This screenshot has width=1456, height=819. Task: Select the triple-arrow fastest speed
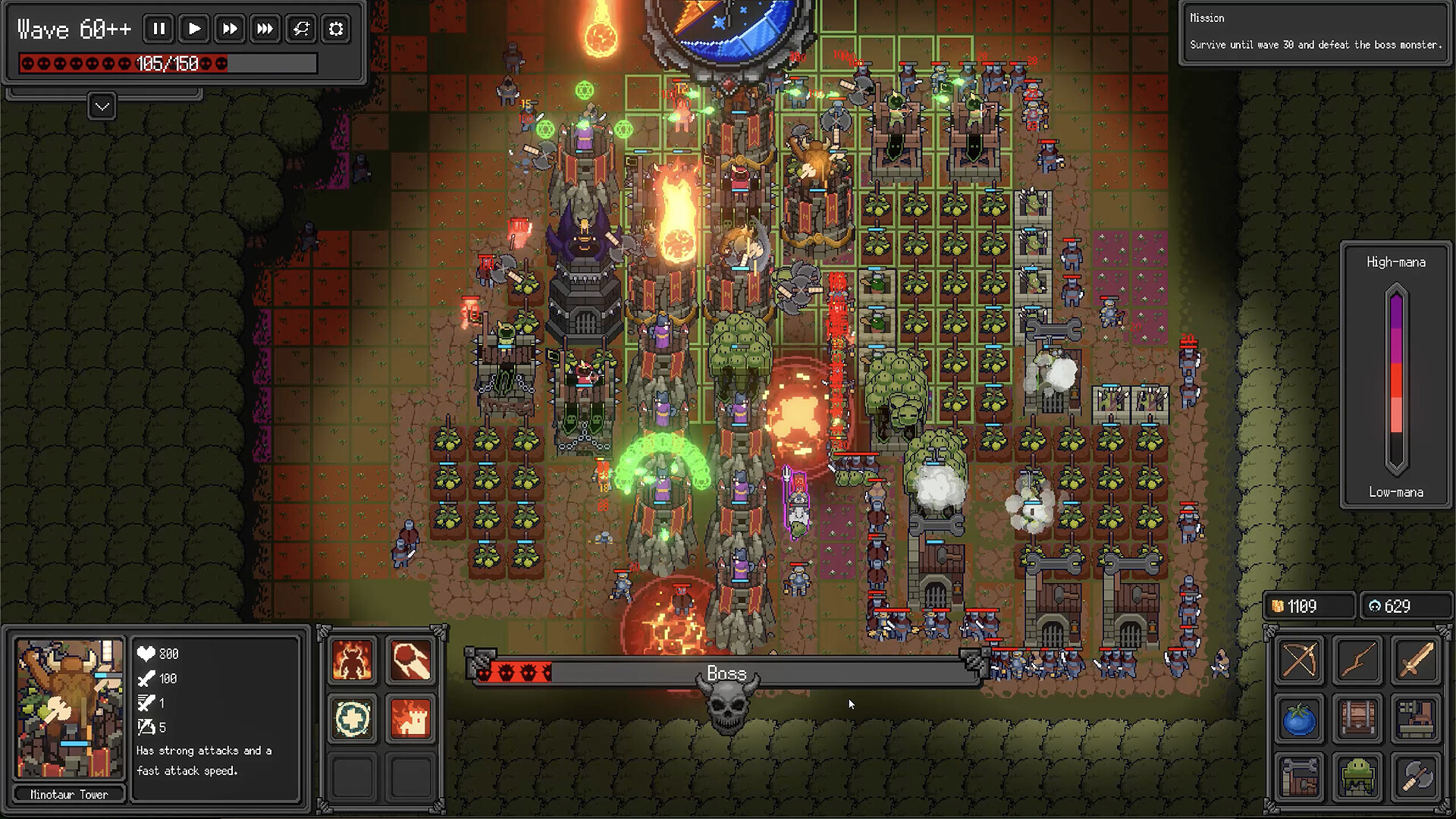click(x=265, y=29)
